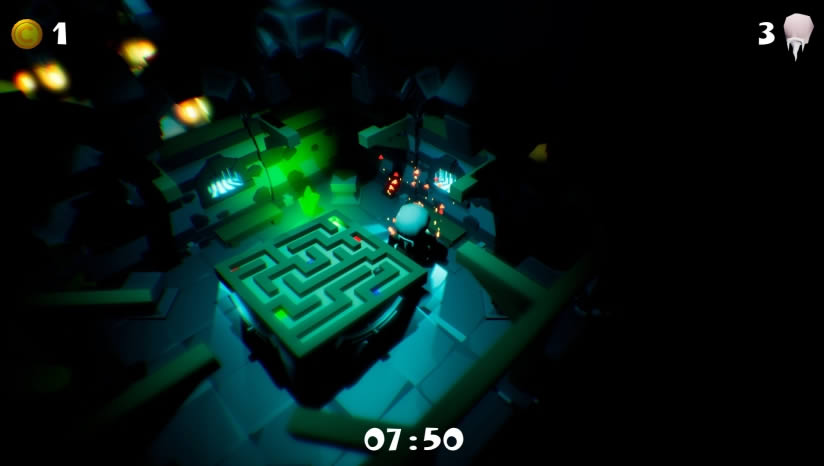Click the white ghost lives icon
The height and width of the screenshot is (466, 824).
click(797, 35)
